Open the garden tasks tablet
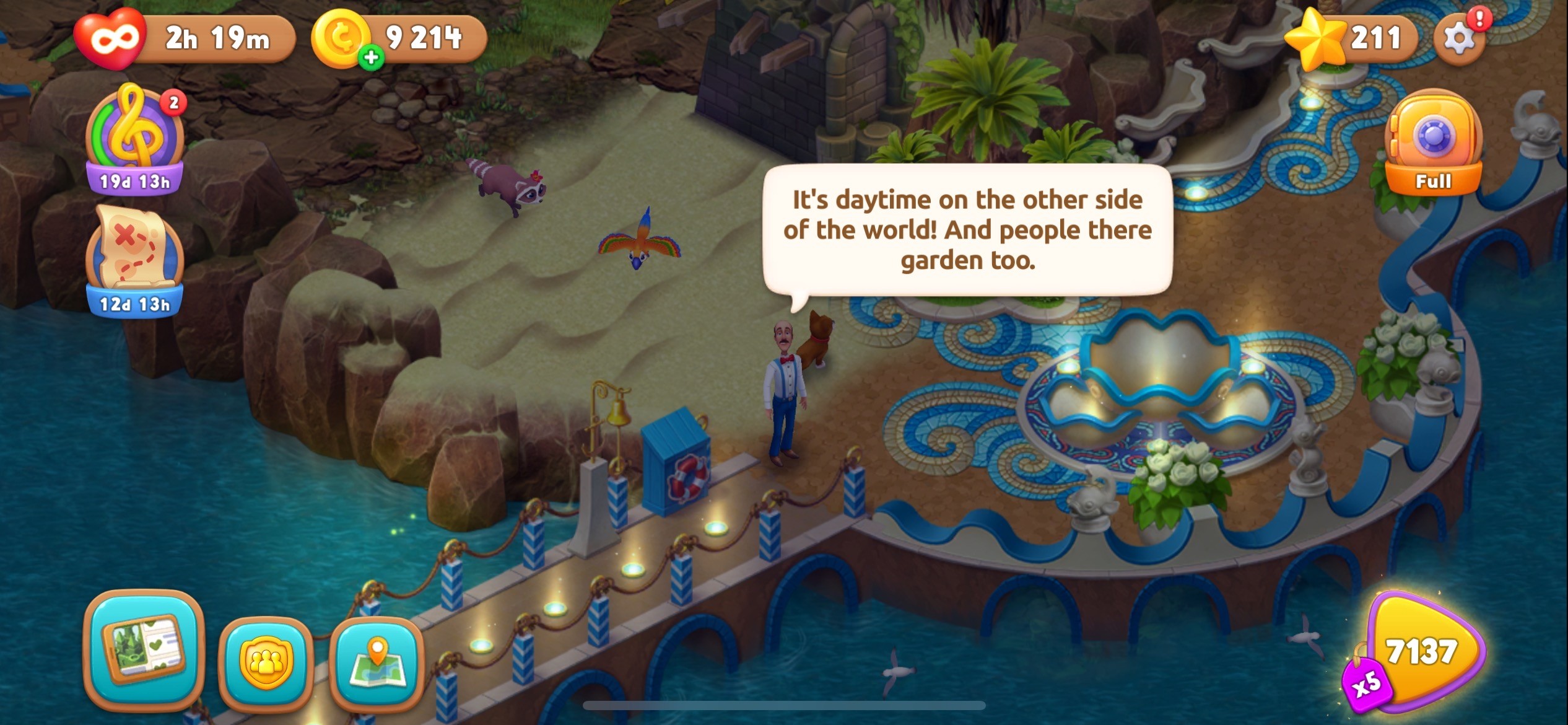Image resolution: width=1568 pixels, height=725 pixels. [144, 649]
